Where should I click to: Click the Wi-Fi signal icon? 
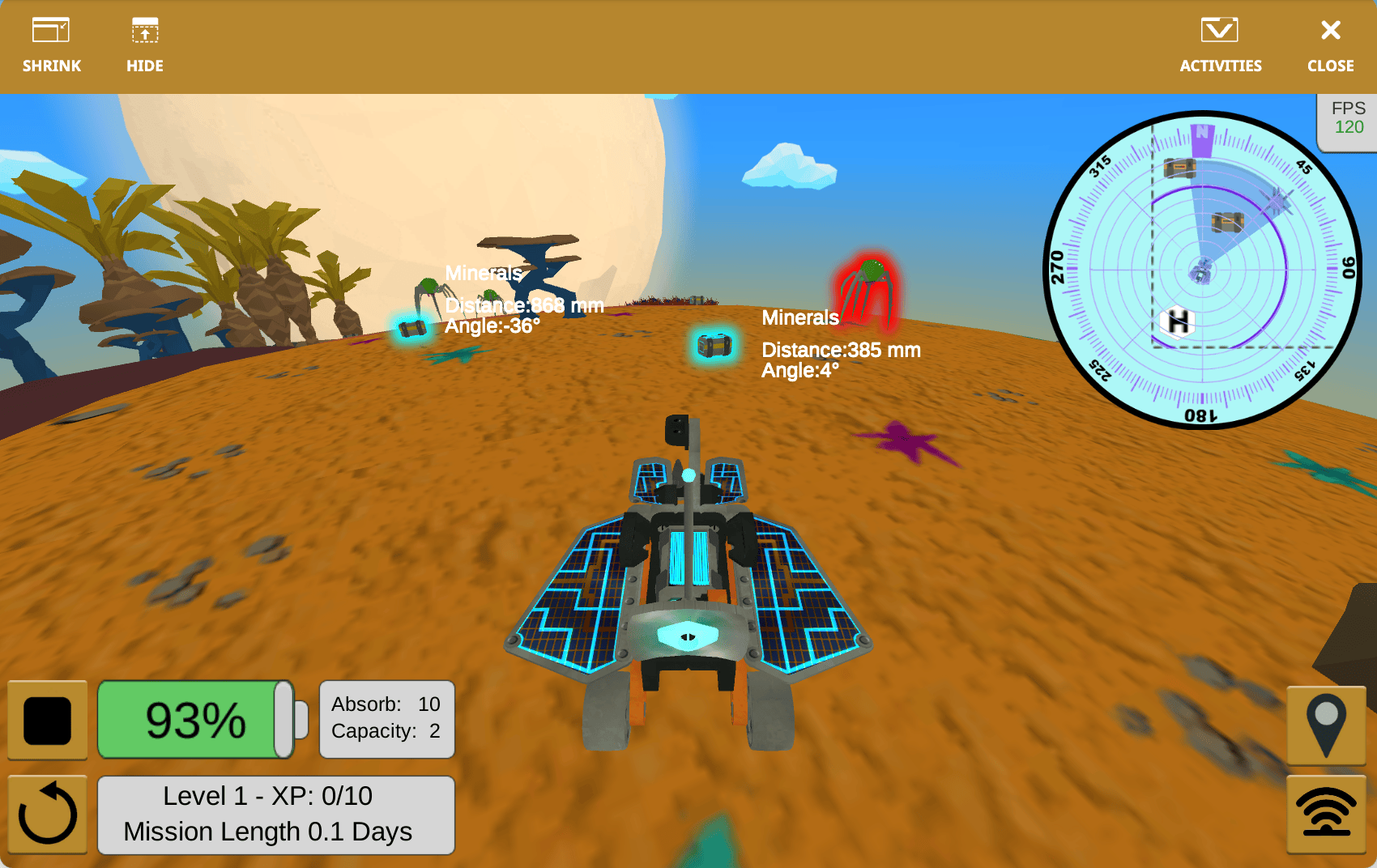point(1326,811)
